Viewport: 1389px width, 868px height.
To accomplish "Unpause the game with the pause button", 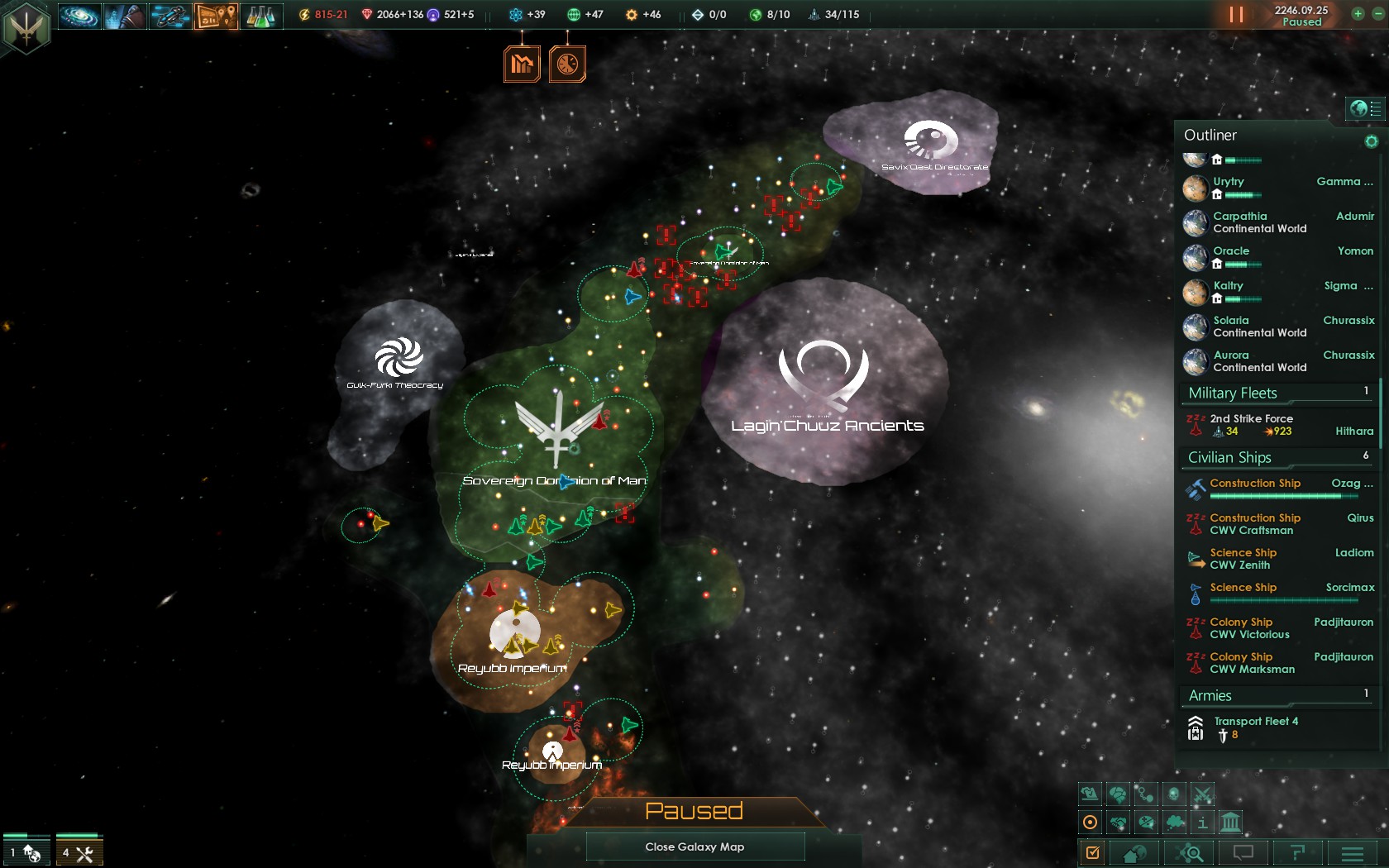I will click(1236, 15).
